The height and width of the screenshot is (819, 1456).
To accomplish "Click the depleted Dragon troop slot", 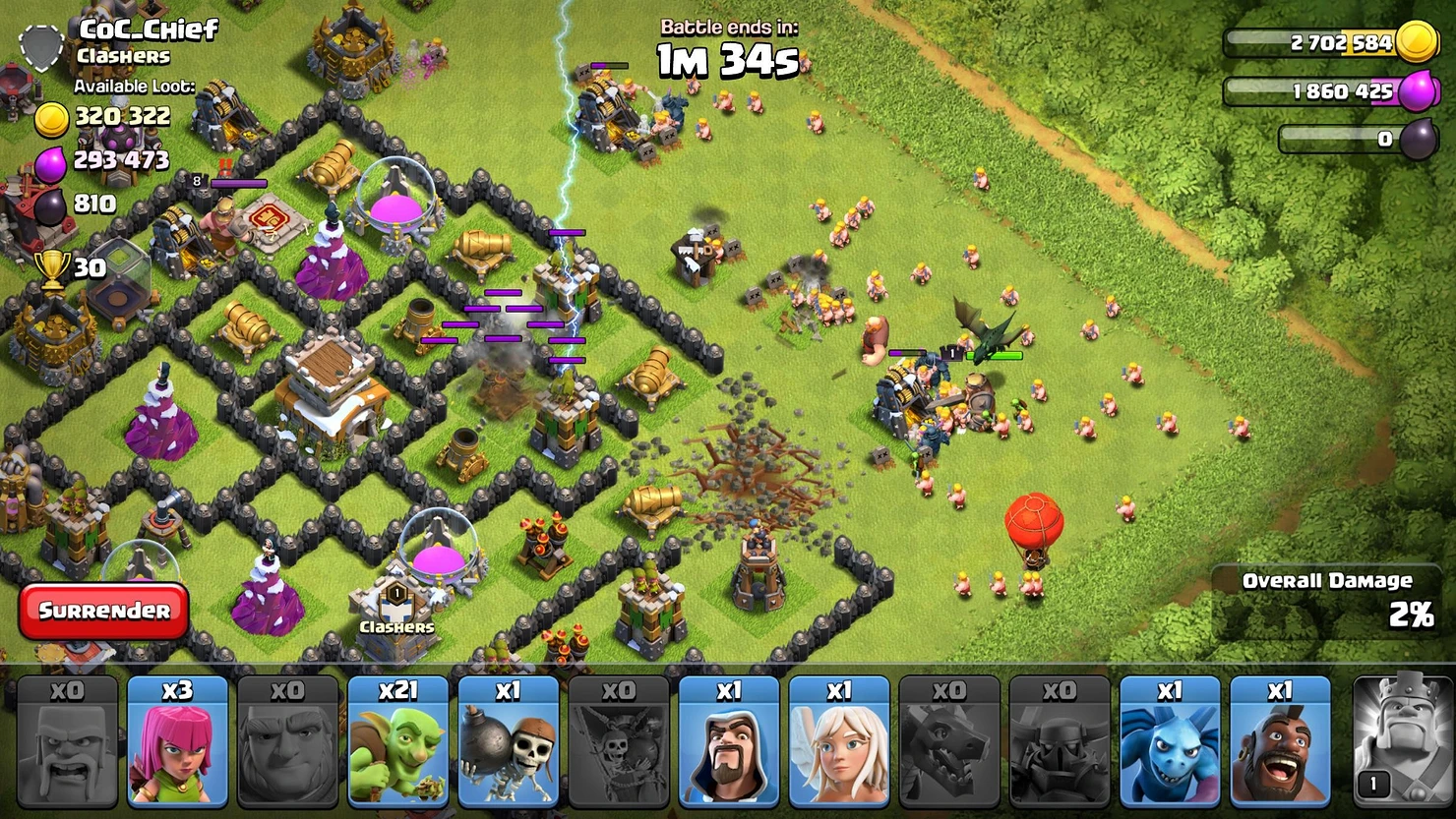I will [x=948, y=742].
